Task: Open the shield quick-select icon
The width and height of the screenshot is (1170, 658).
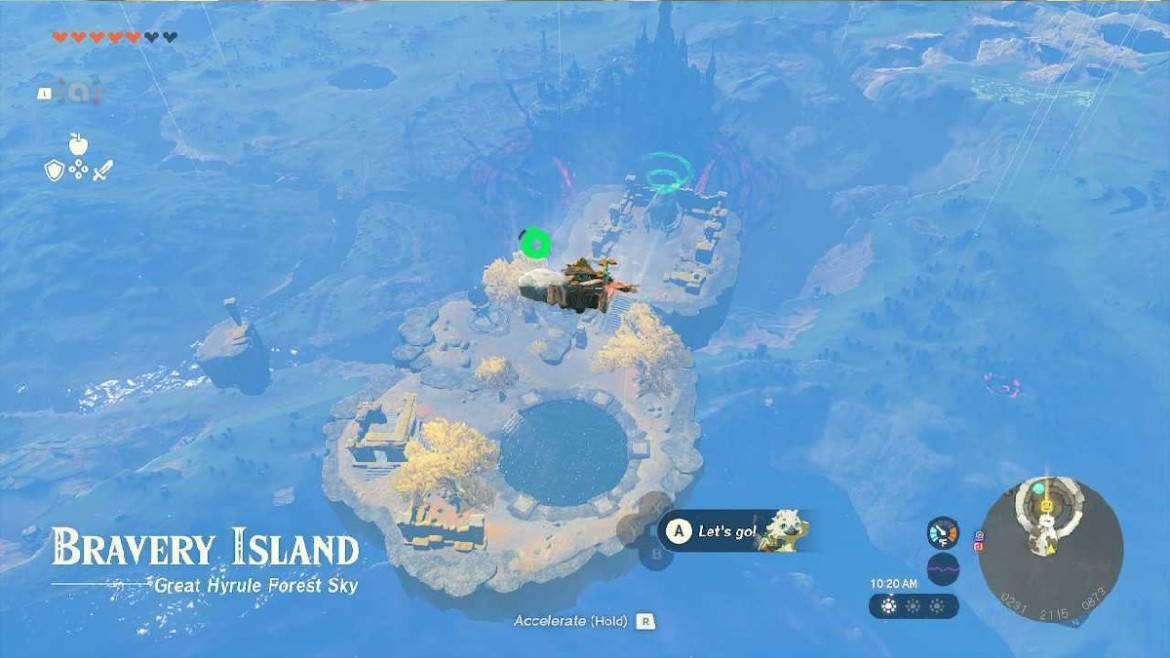Action: (x=54, y=170)
